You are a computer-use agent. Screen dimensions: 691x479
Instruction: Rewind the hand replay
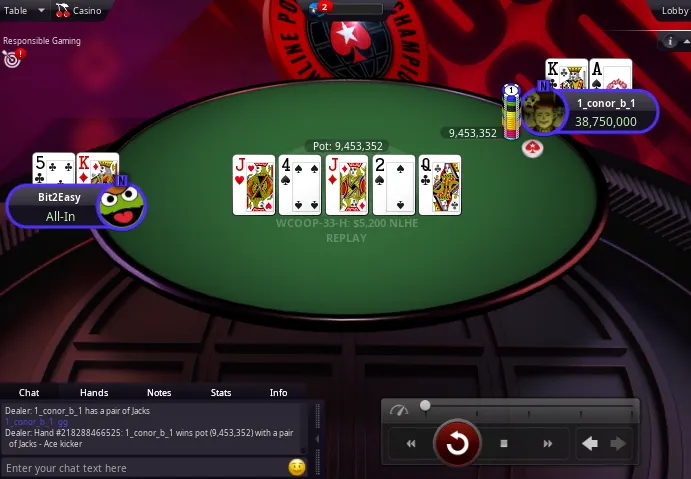410,443
